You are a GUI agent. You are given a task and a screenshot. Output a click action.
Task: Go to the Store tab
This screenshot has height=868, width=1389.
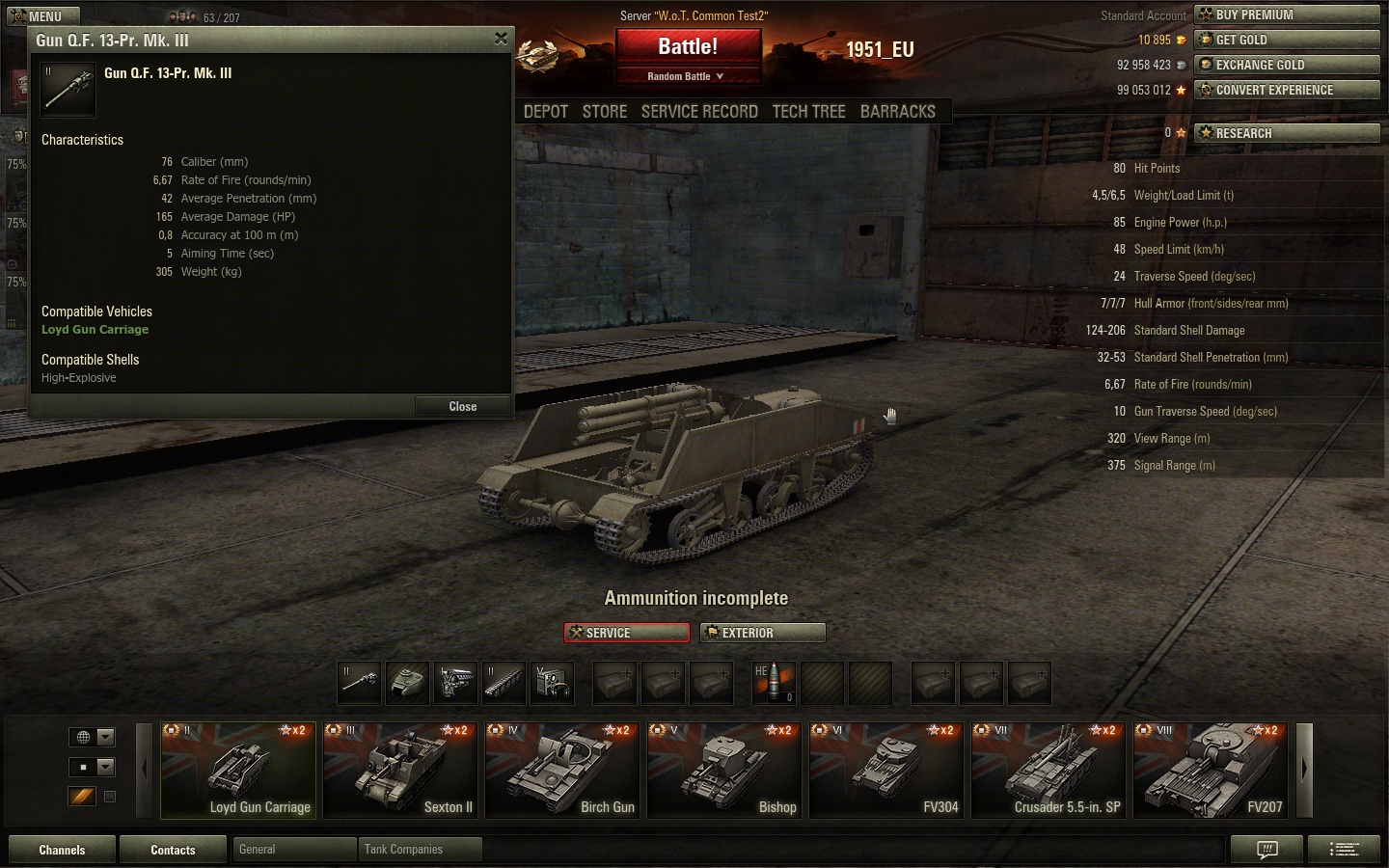pos(605,112)
